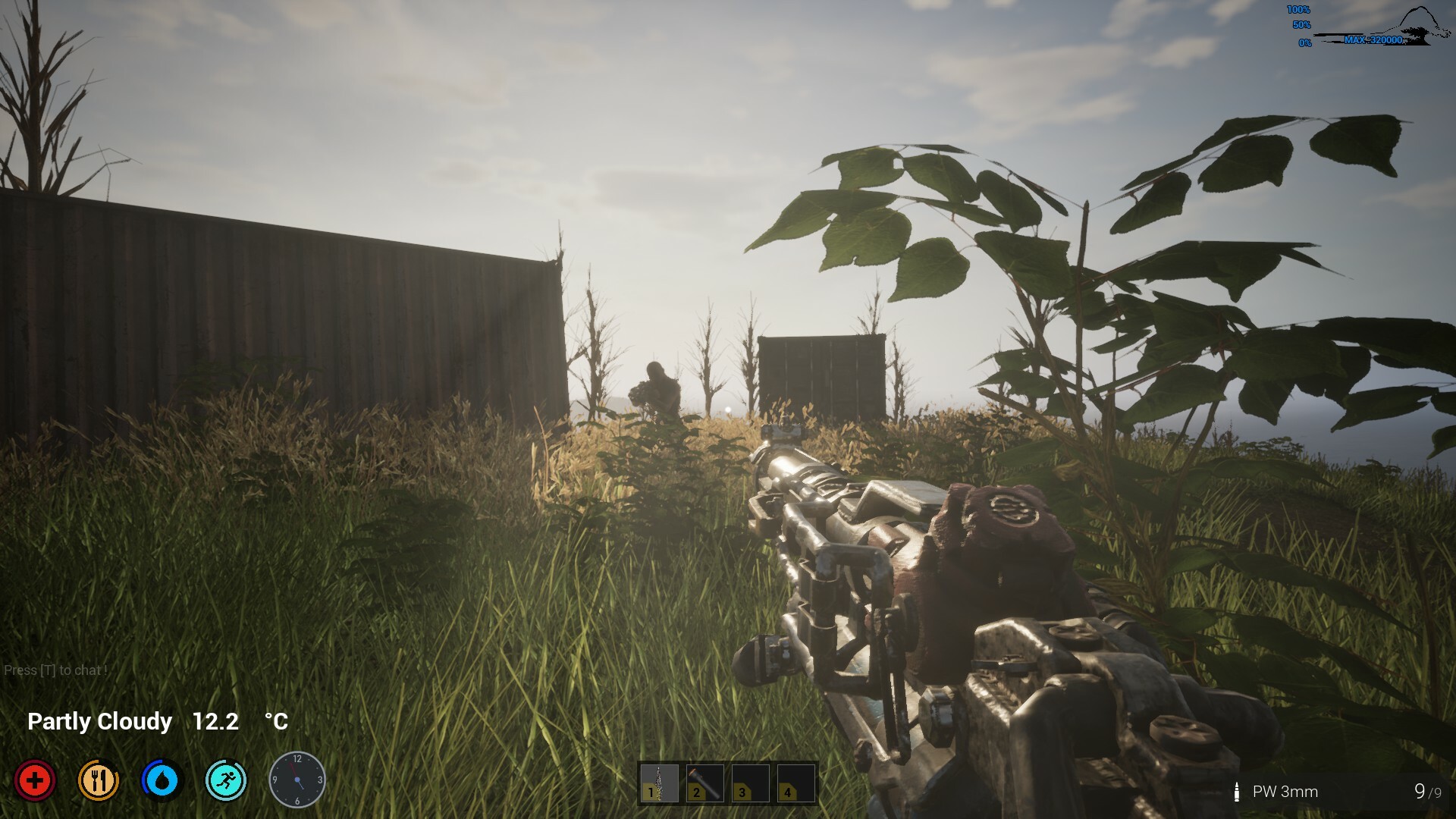This screenshot has width=1456, height=819.
Task: Click the 12.2 °C temperature reading
Action: (x=215, y=721)
